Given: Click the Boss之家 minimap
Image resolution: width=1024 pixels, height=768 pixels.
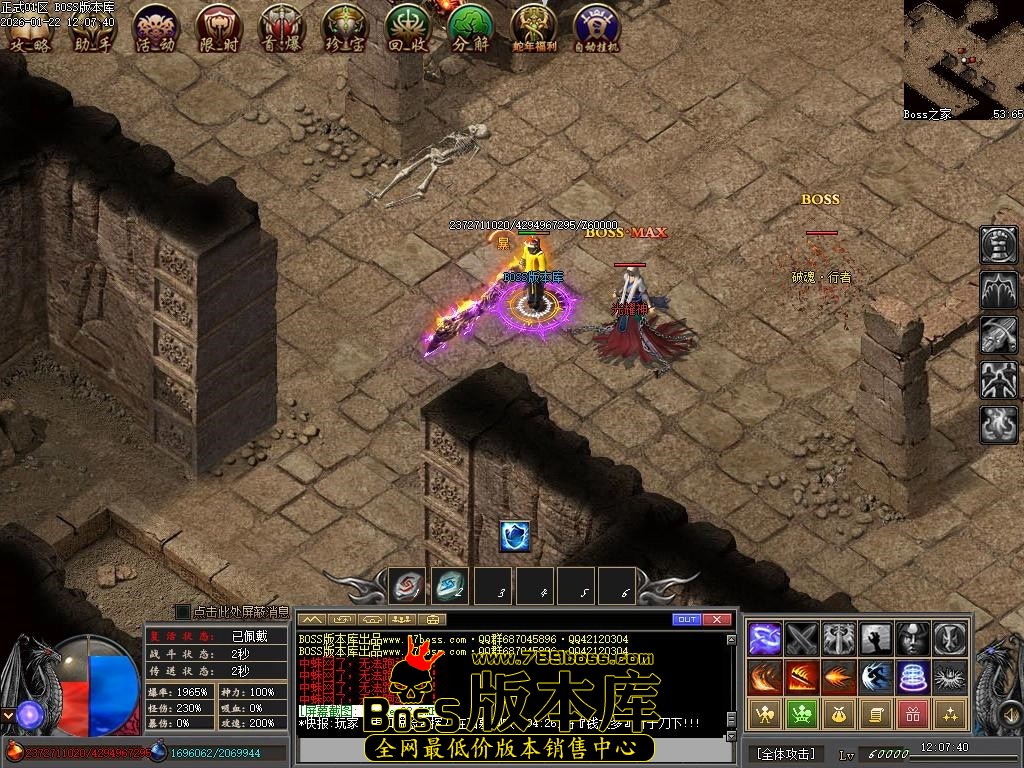Looking at the screenshot, I should click(963, 58).
